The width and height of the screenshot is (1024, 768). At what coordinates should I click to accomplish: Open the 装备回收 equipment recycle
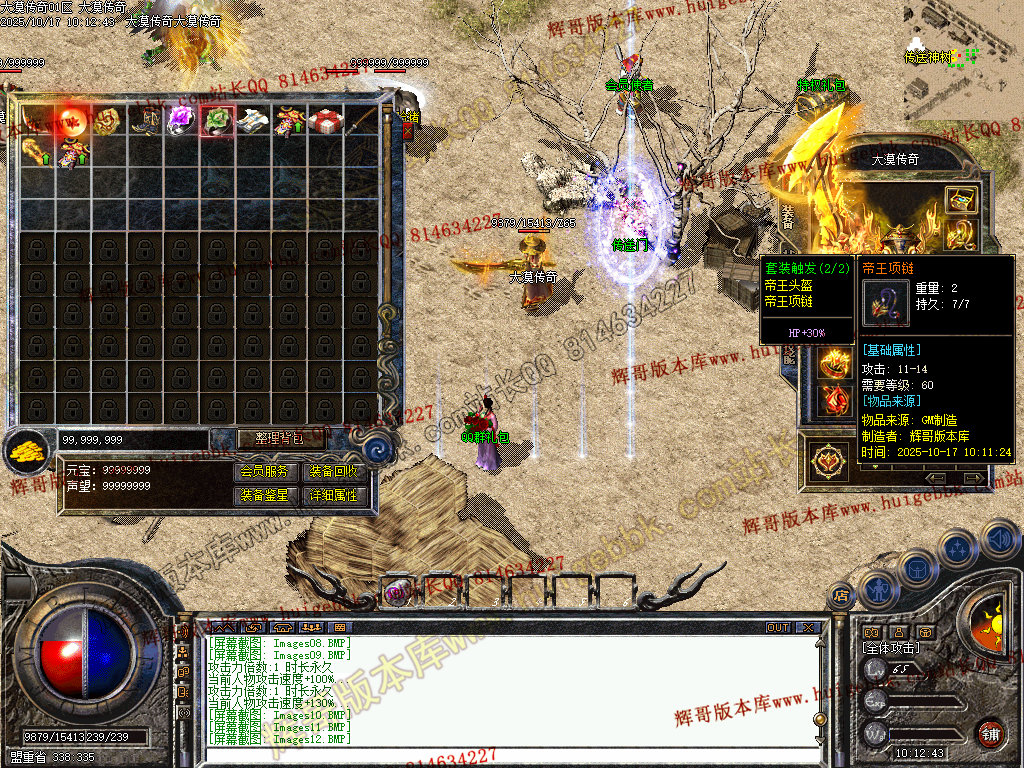(333, 472)
